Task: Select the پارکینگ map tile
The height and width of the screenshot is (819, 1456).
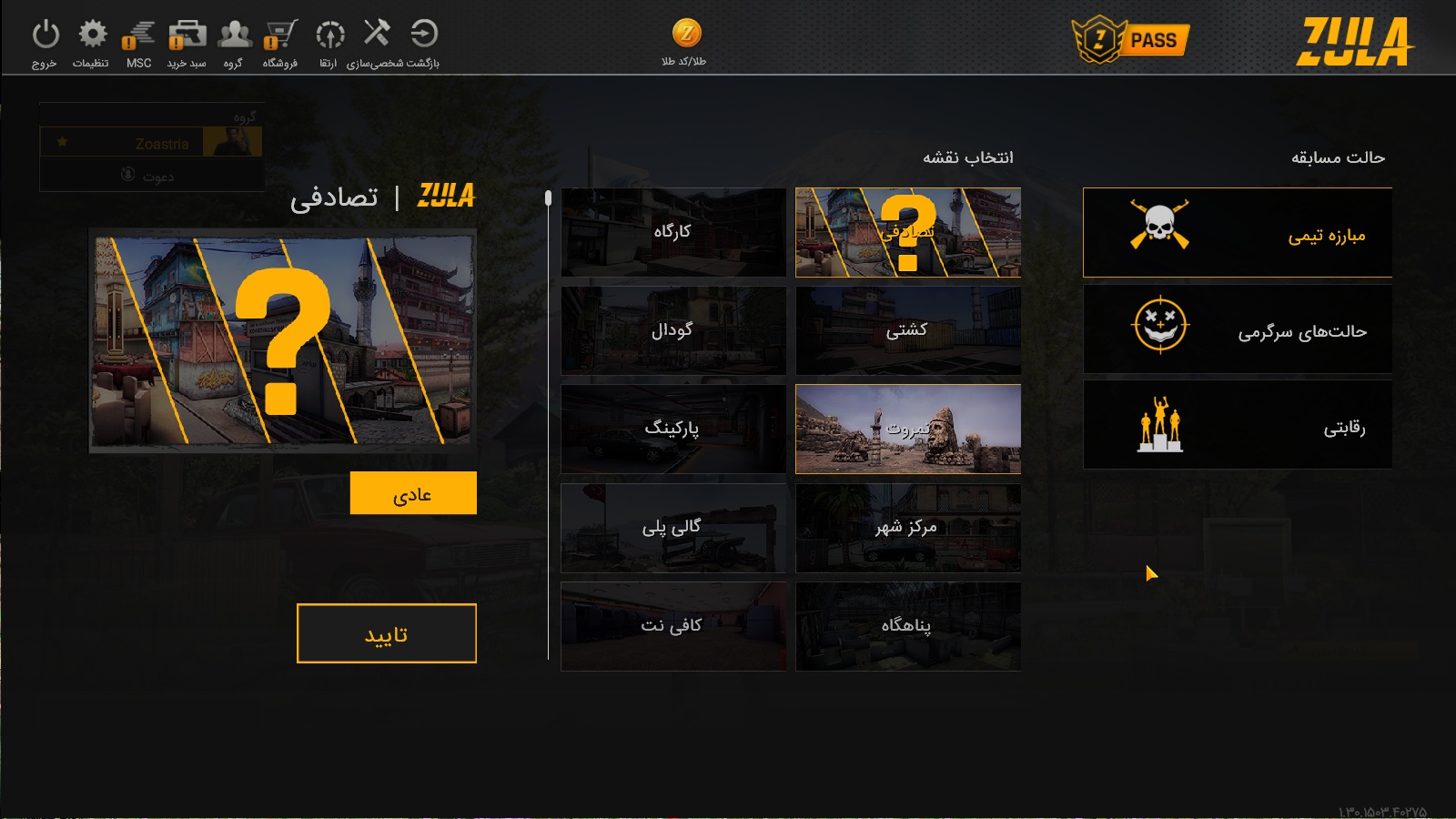Action: tap(673, 429)
